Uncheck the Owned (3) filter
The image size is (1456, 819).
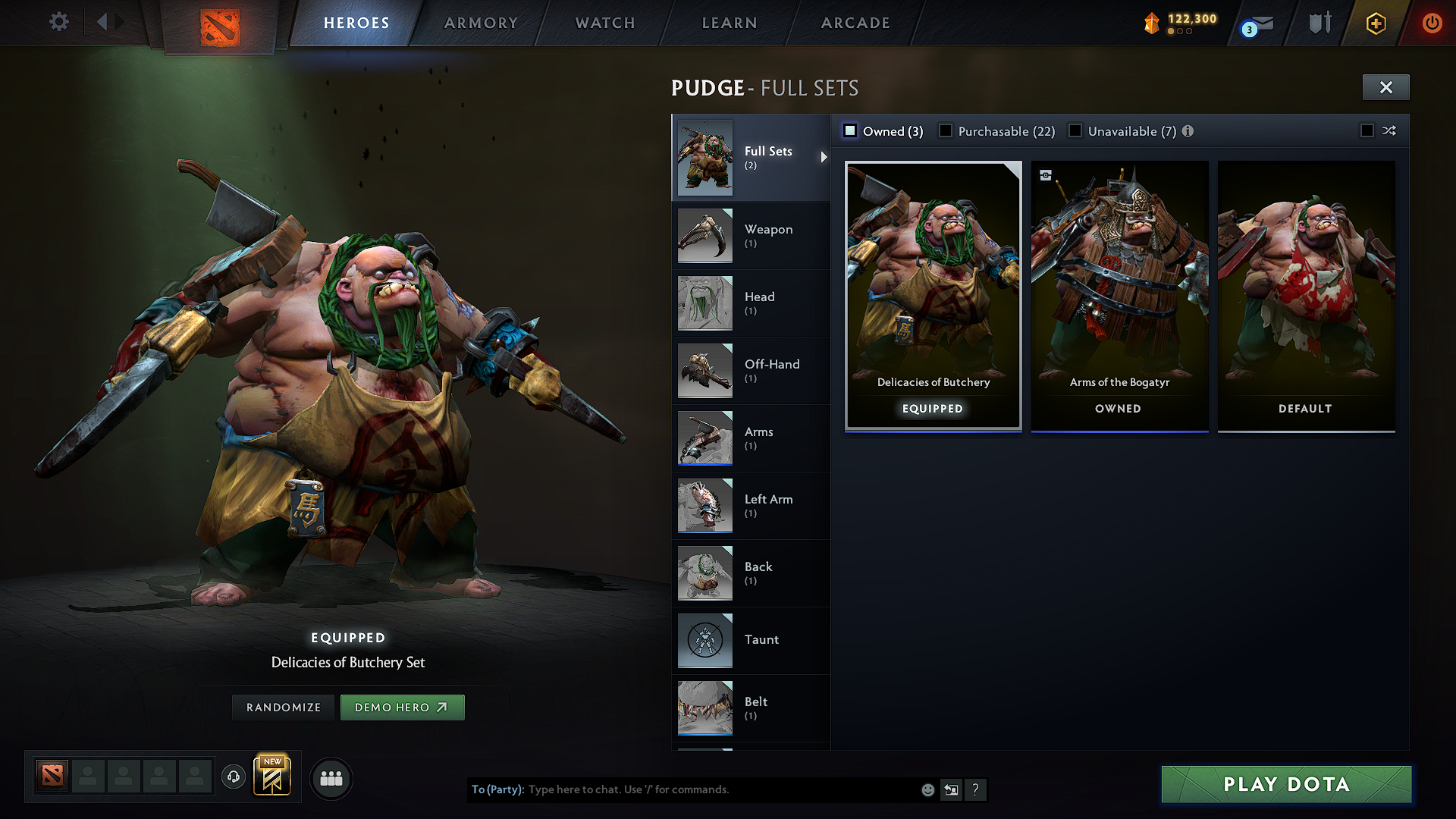point(850,130)
